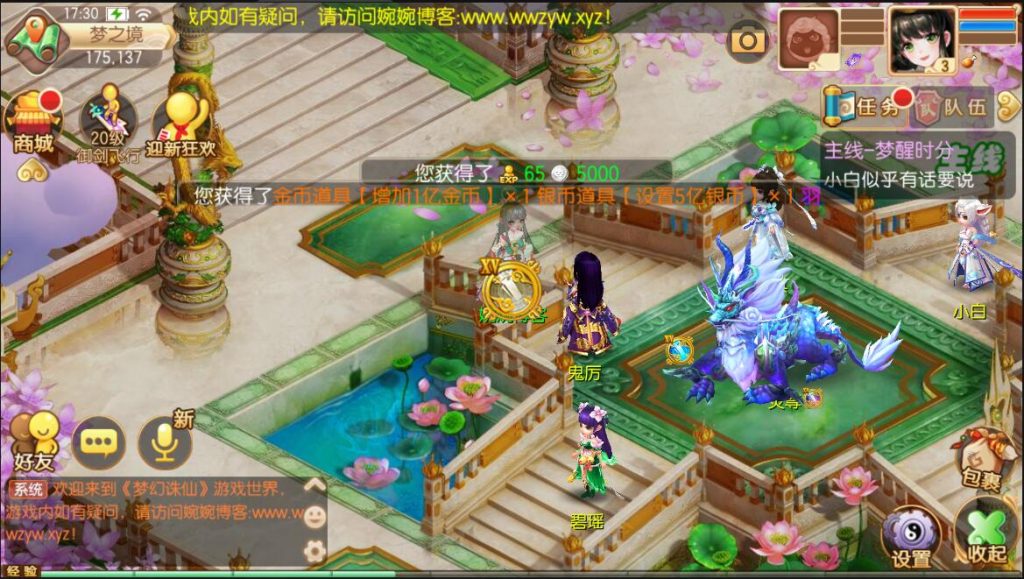Open the 好友 friends list
Viewport: 1024px width, 579px height.
tap(32, 441)
